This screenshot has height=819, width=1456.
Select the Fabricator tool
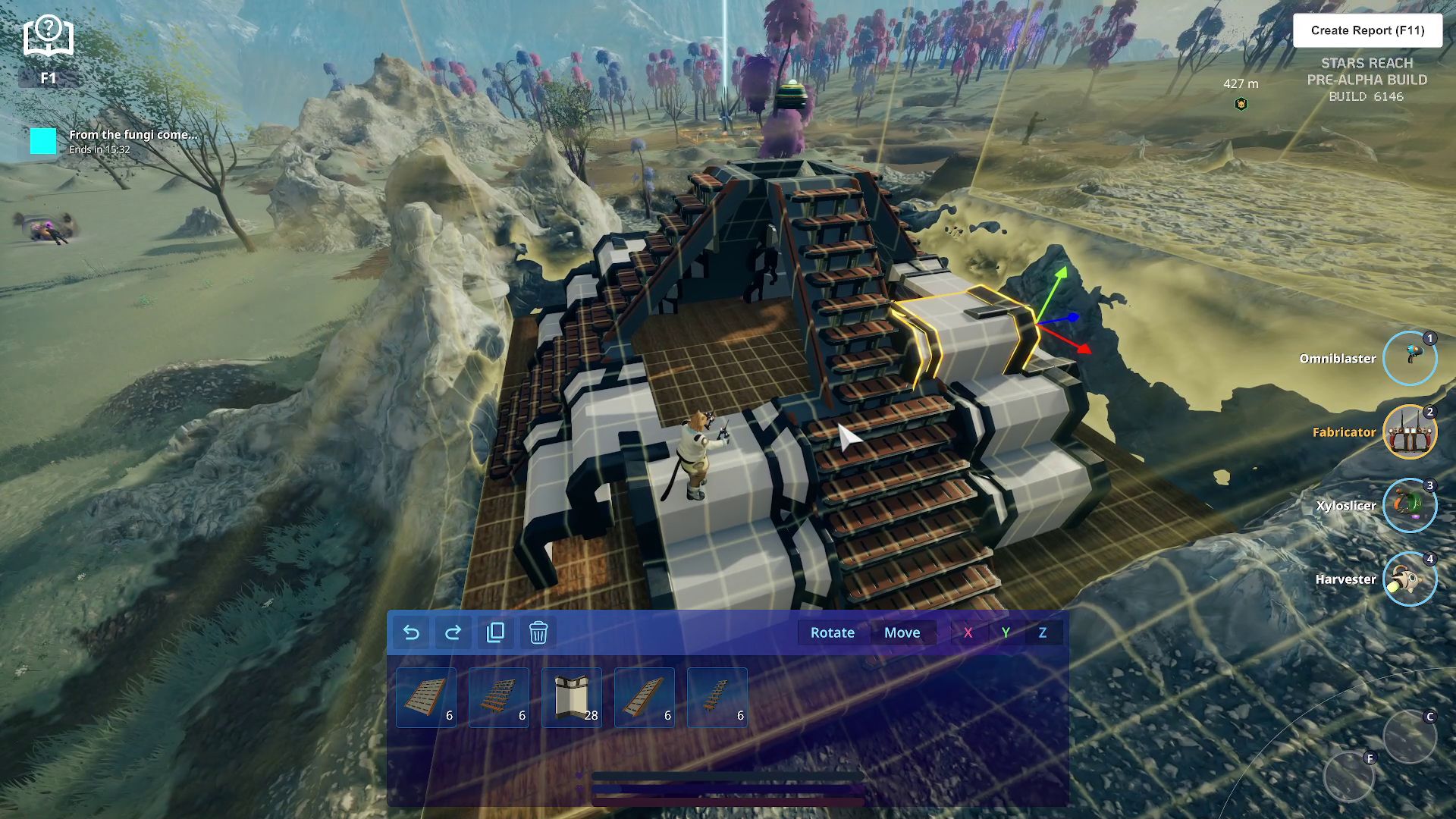point(1409,431)
